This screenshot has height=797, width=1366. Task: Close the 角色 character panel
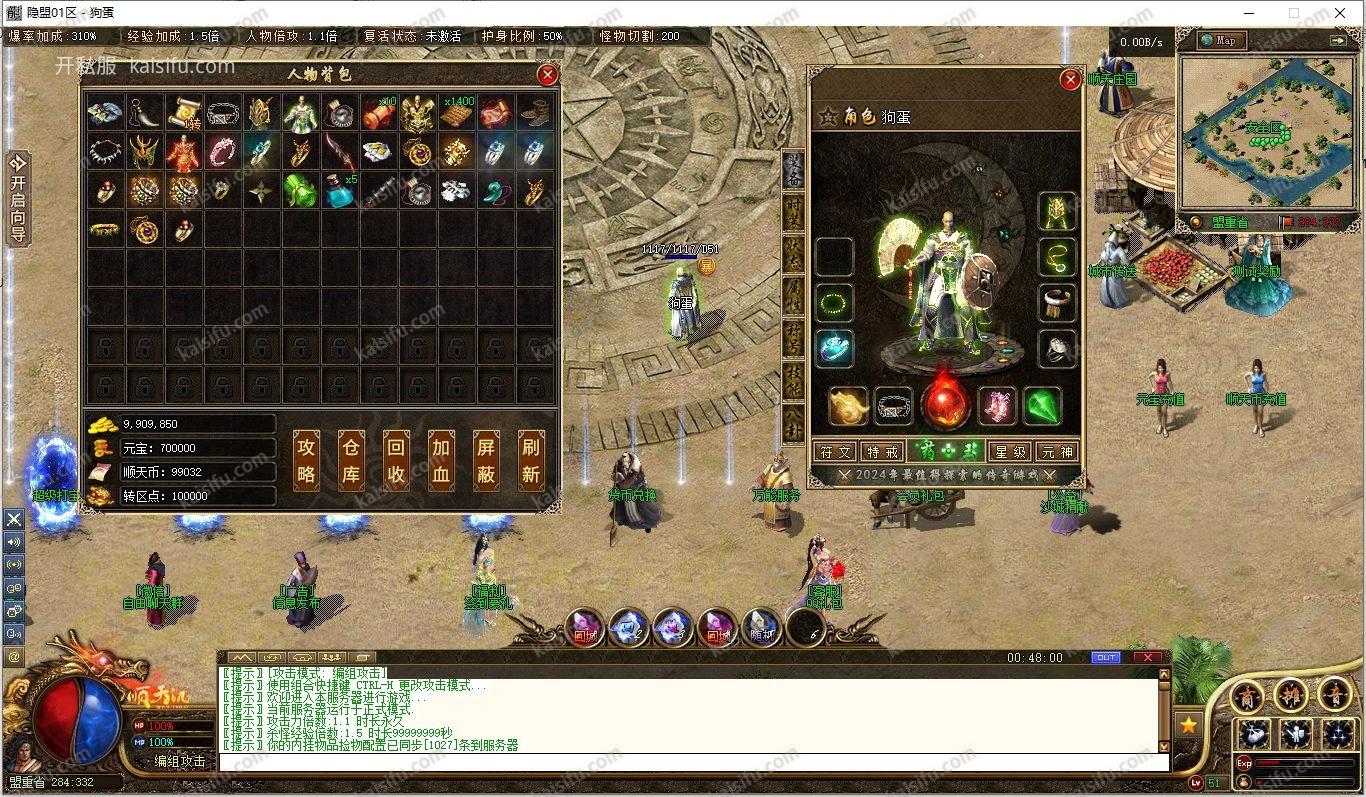point(1070,80)
